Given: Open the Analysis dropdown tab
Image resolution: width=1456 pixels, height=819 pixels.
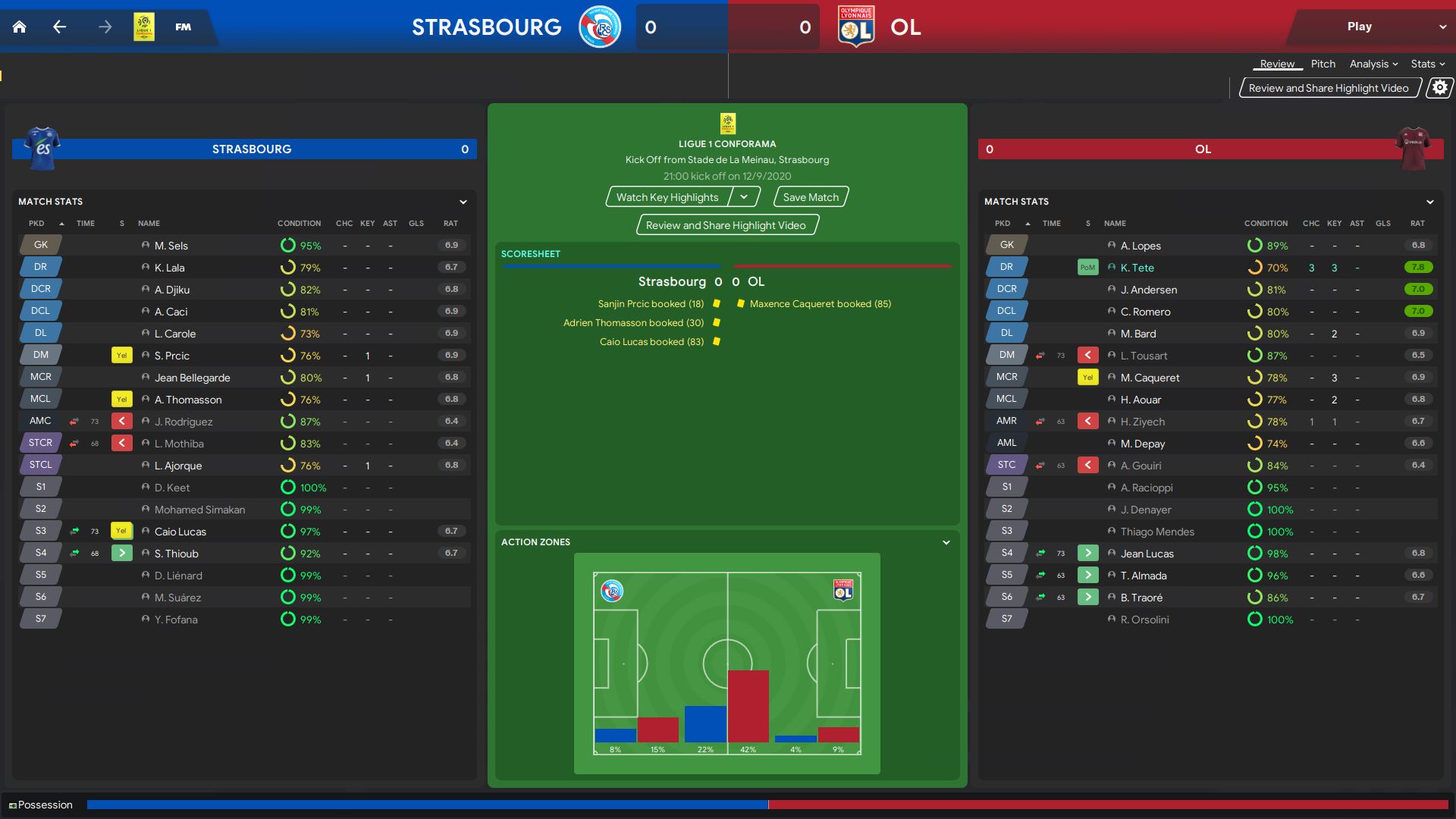Looking at the screenshot, I should pos(1373,64).
